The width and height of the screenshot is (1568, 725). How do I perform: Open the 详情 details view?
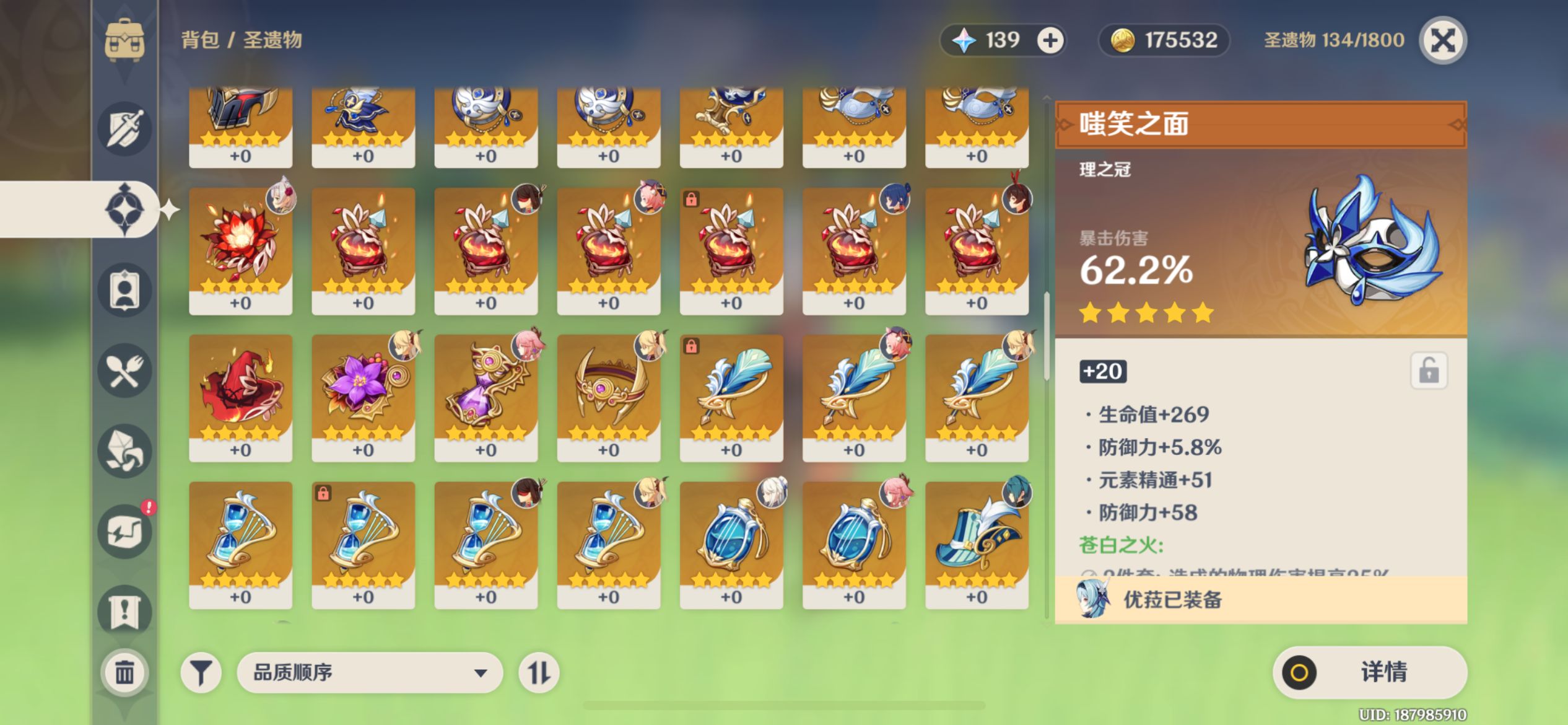(x=1370, y=672)
